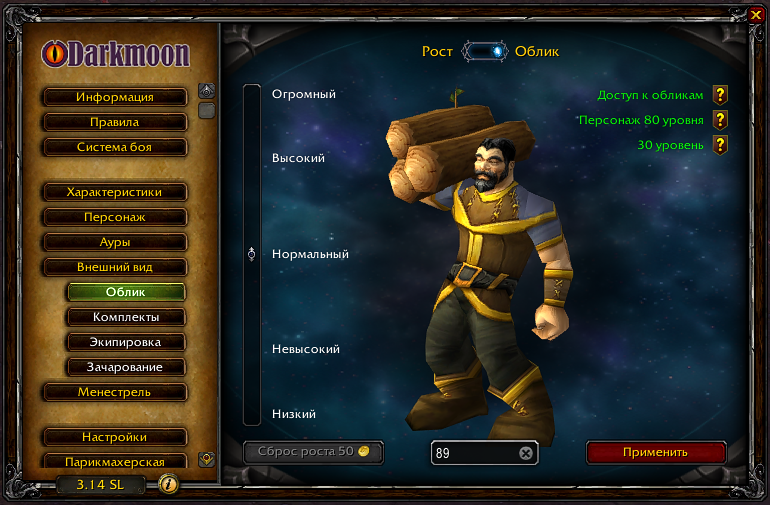Select the Экипировка submenu
The image size is (770, 505).
click(126, 342)
